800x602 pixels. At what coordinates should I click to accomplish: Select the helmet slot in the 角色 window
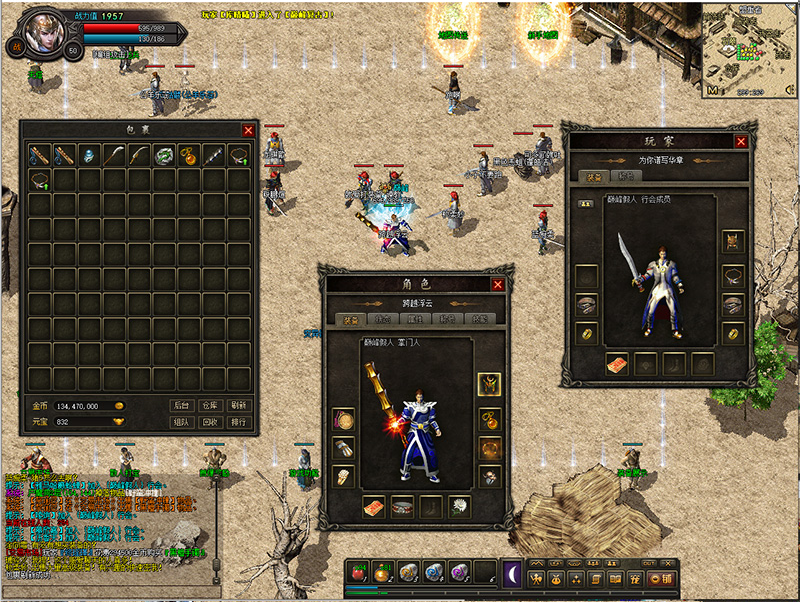[x=489, y=383]
